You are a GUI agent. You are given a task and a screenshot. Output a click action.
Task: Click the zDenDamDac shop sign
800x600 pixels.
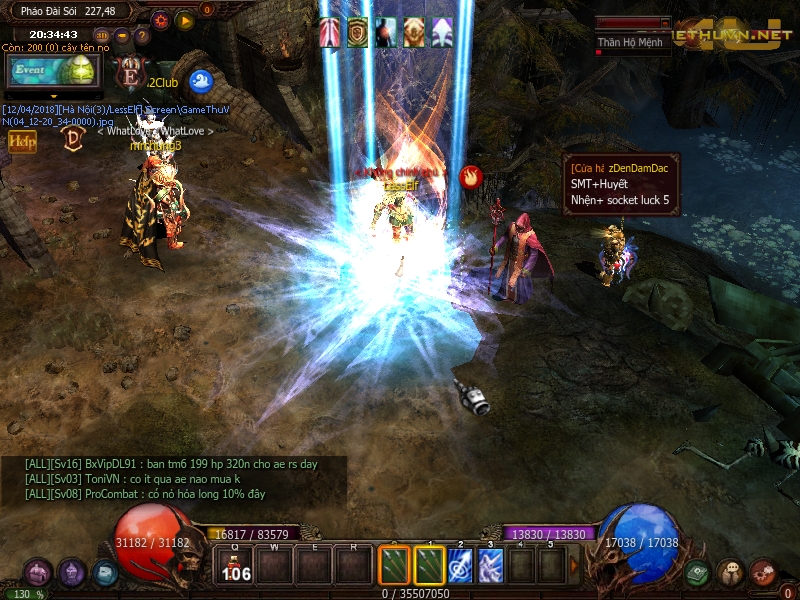point(622,184)
